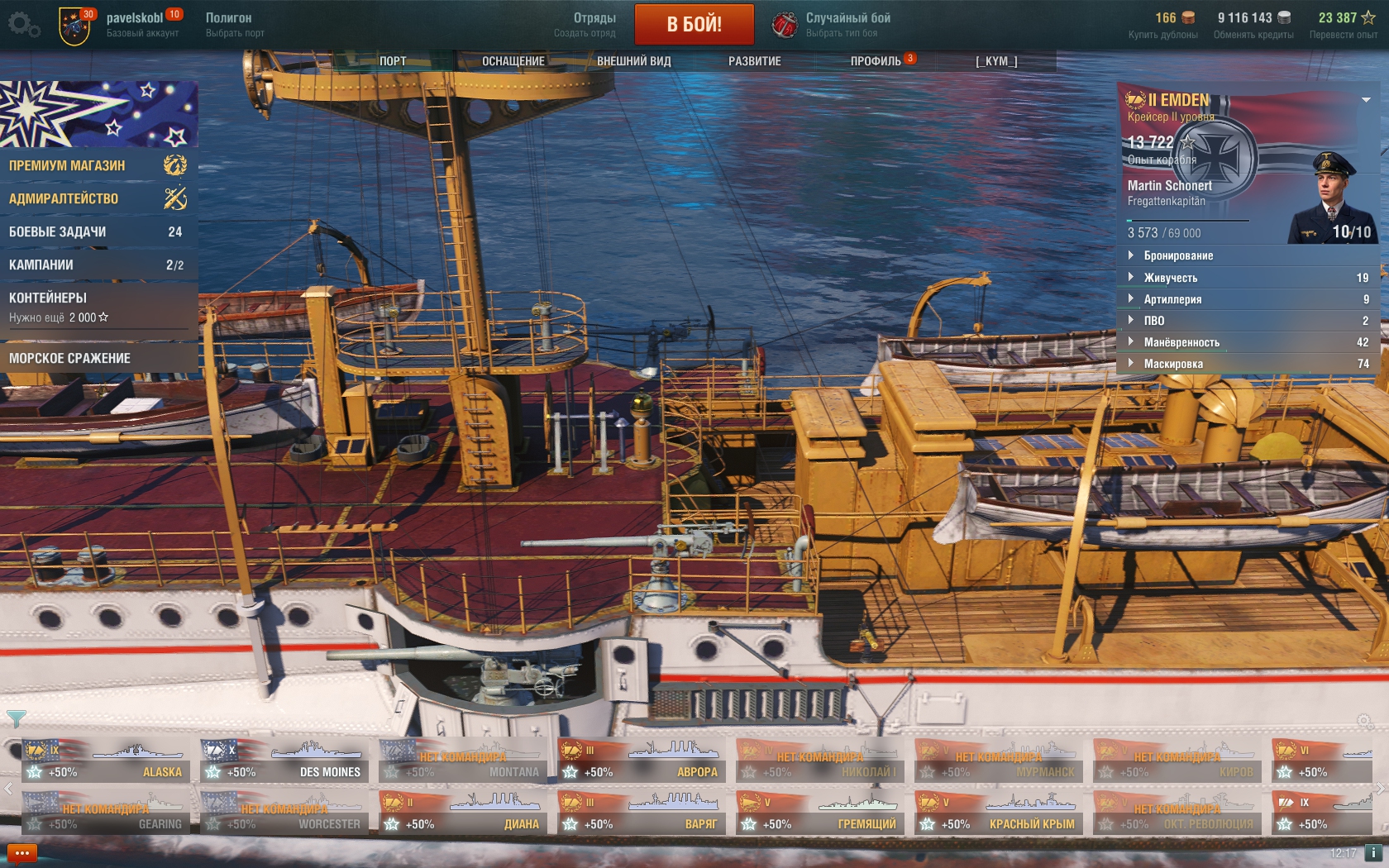The image size is (1389, 868).
Task: Open the settings gear menu
Action: pos(23,25)
